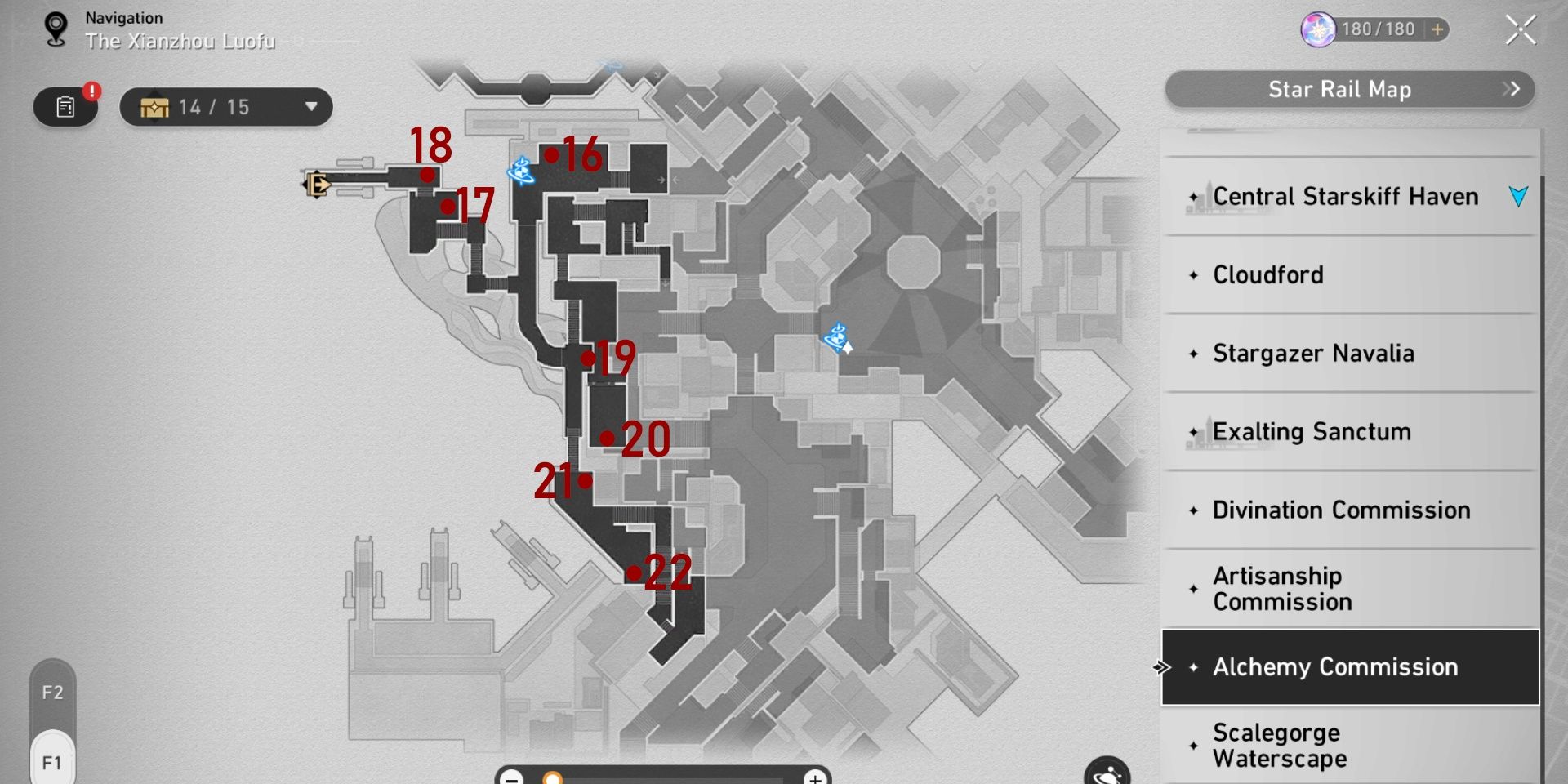Click the starskiff exit icon at left map edge
The height and width of the screenshot is (784, 1568).
pos(318,184)
